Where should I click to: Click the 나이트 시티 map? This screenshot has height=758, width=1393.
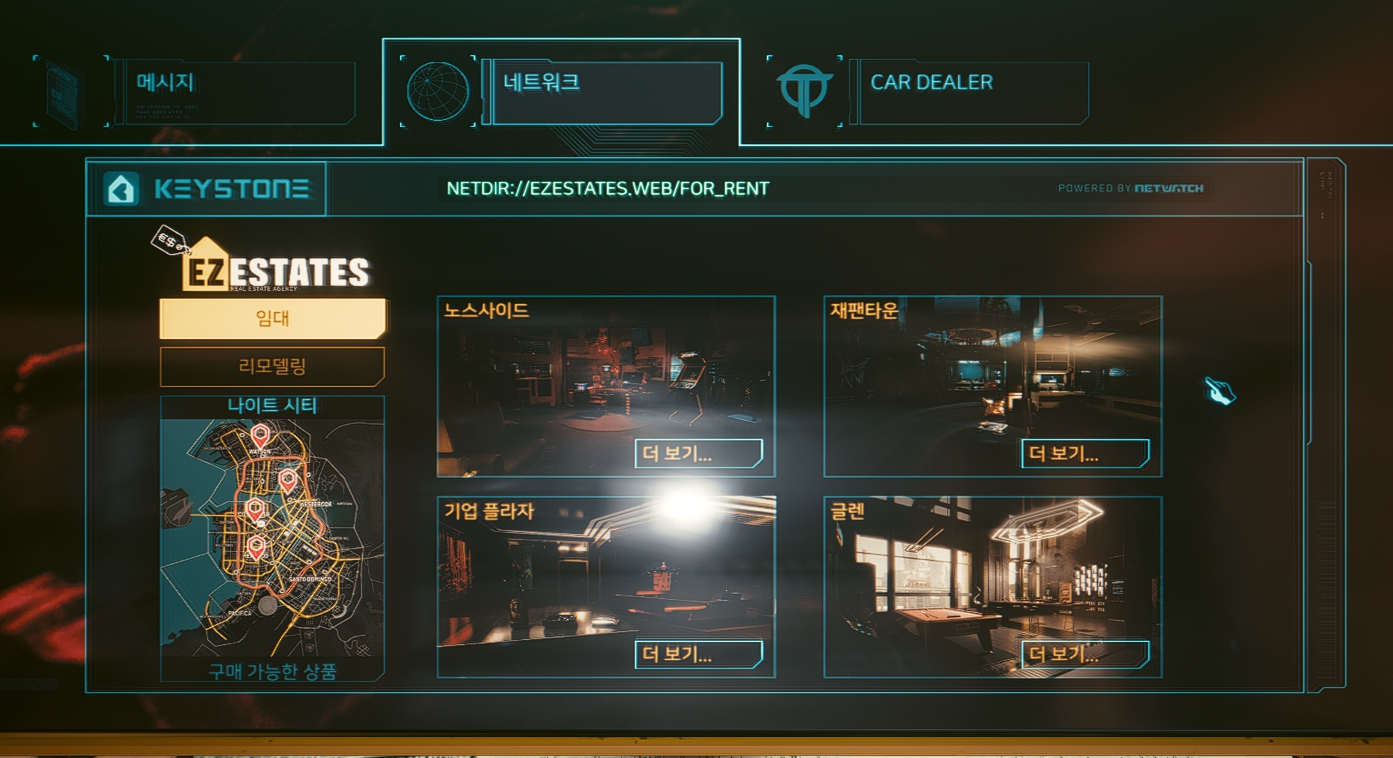pos(272,530)
